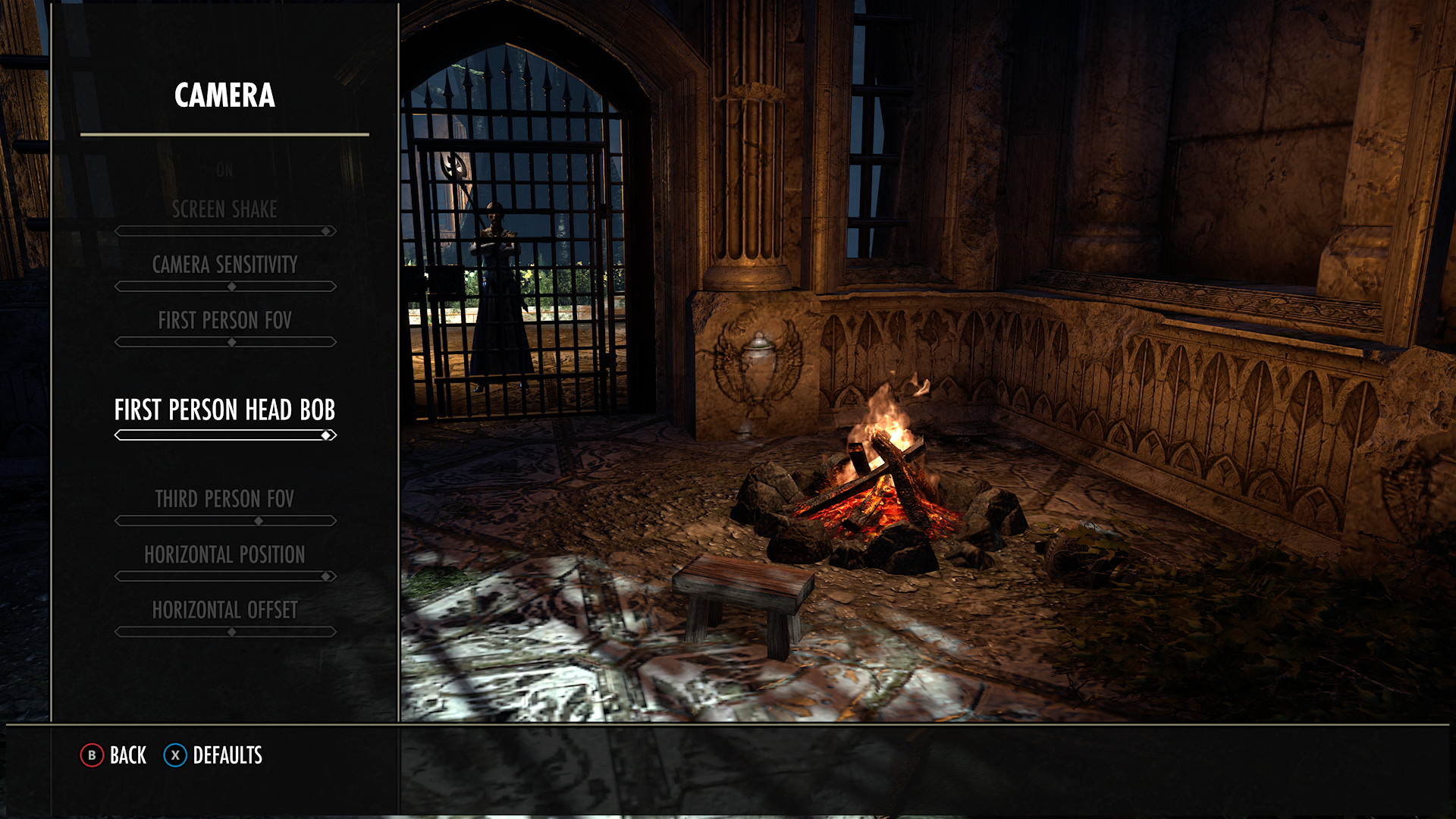Viewport: 1456px width, 819px height.
Task: Click the Third Person FOV slider handle
Action: [x=258, y=520]
